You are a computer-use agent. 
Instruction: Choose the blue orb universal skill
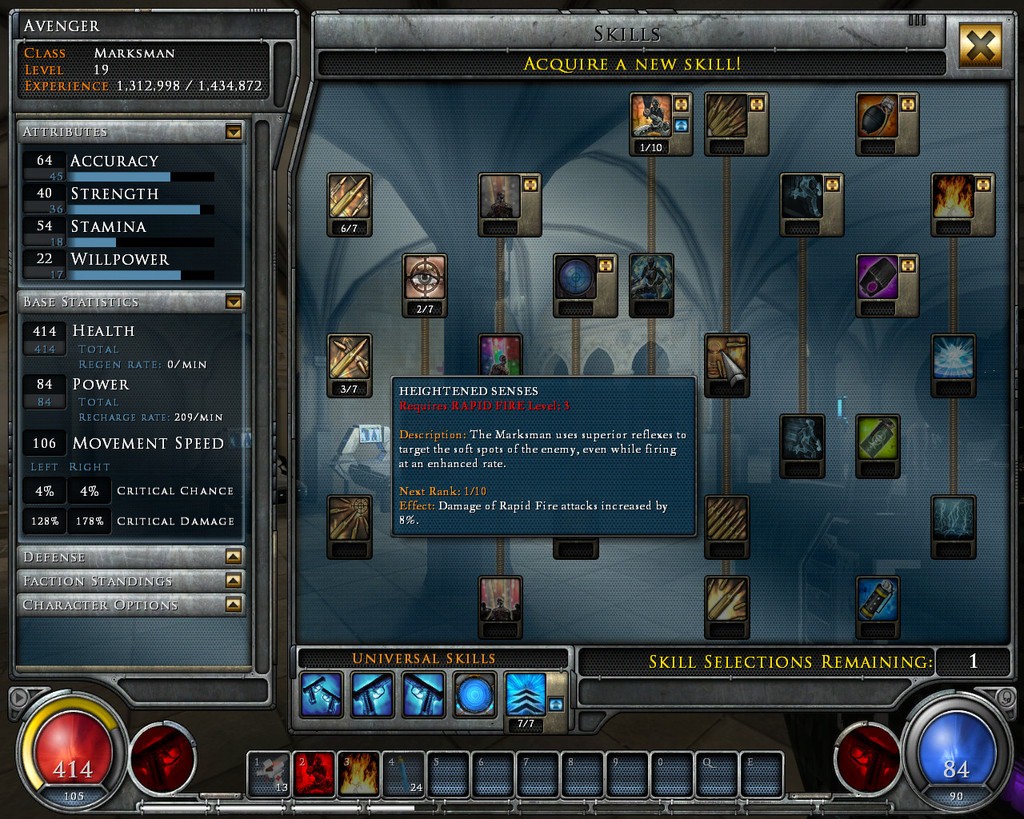474,694
